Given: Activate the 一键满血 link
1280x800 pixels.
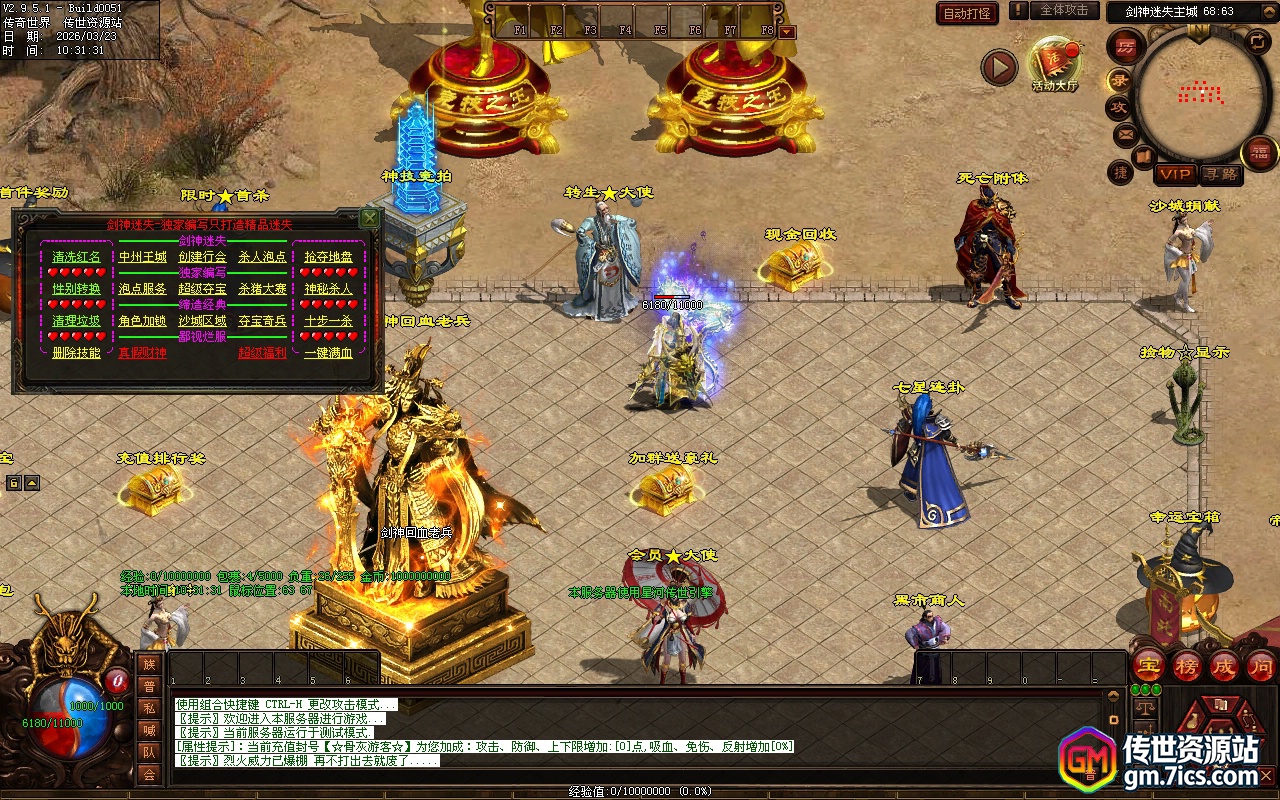Looking at the screenshot, I should [x=328, y=353].
